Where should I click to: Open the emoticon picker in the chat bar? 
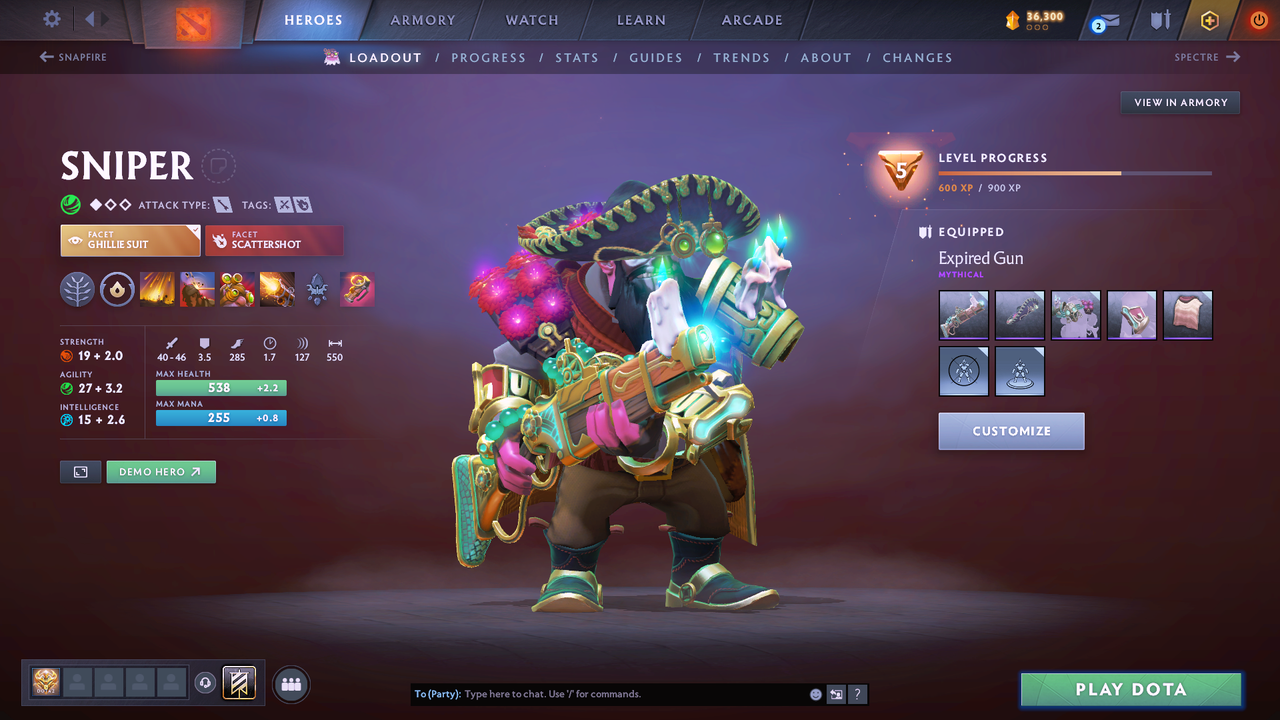[815, 693]
